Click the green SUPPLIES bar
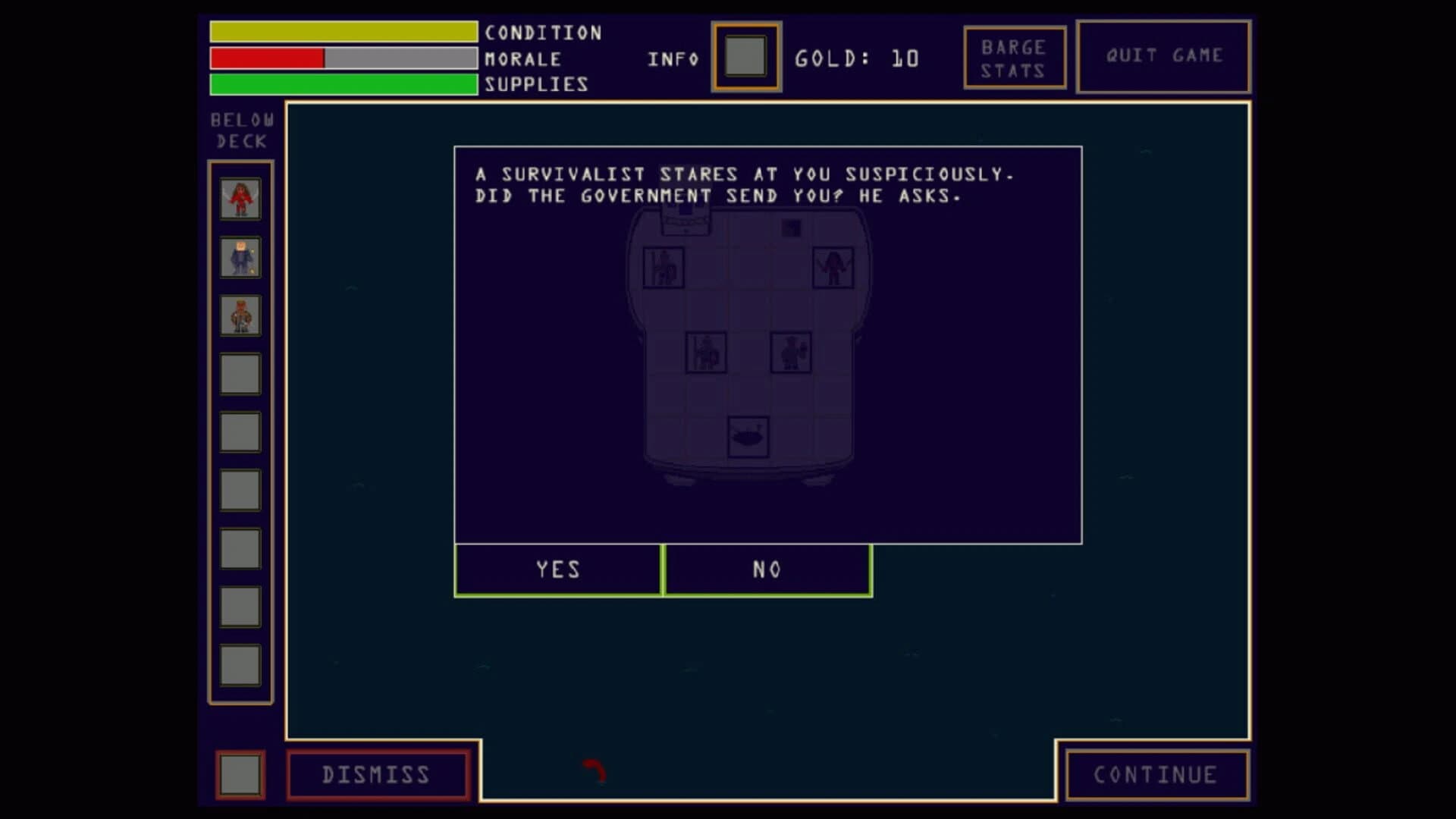Viewport: 1456px width, 819px height. [x=341, y=84]
